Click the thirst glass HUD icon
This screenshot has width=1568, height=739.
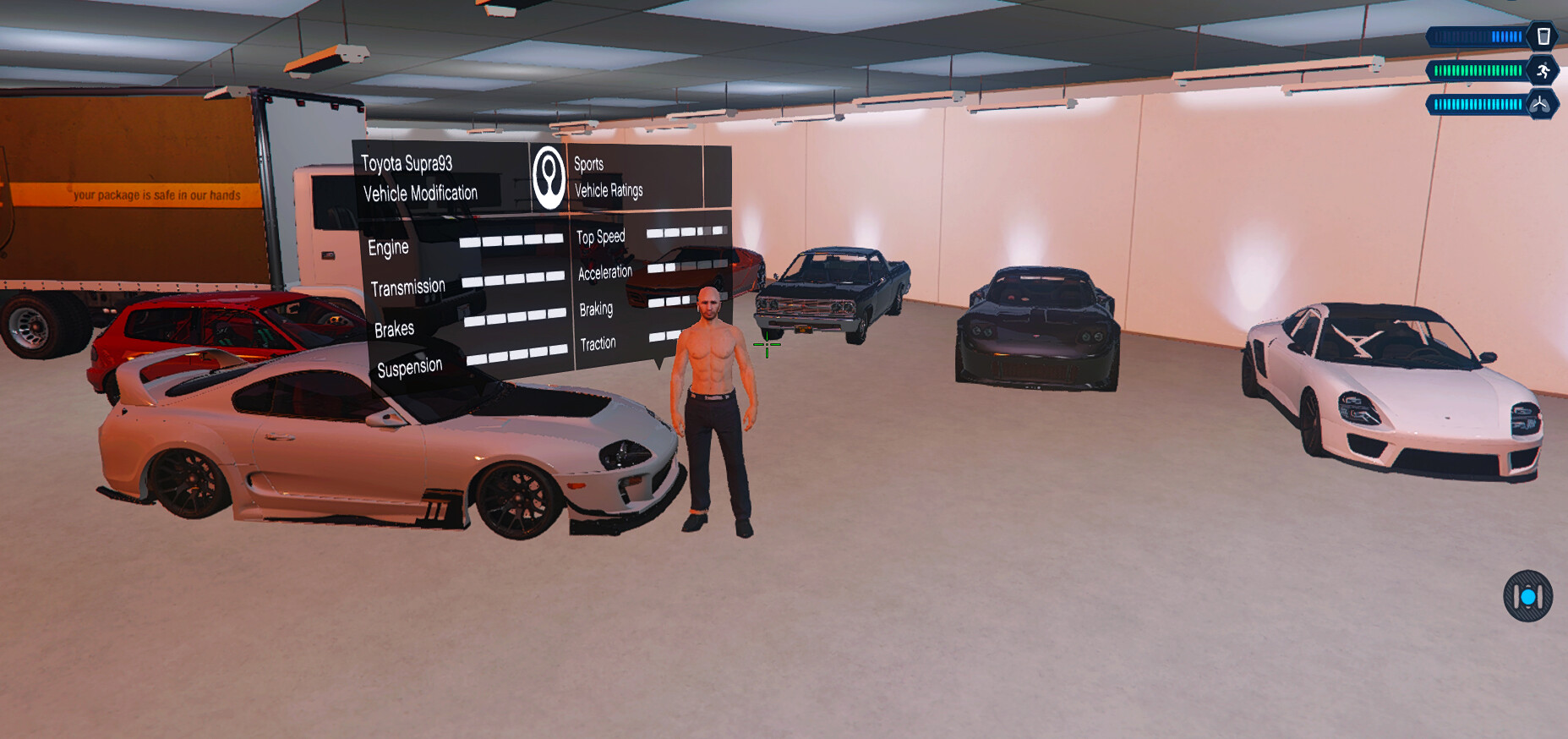coord(1543,36)
